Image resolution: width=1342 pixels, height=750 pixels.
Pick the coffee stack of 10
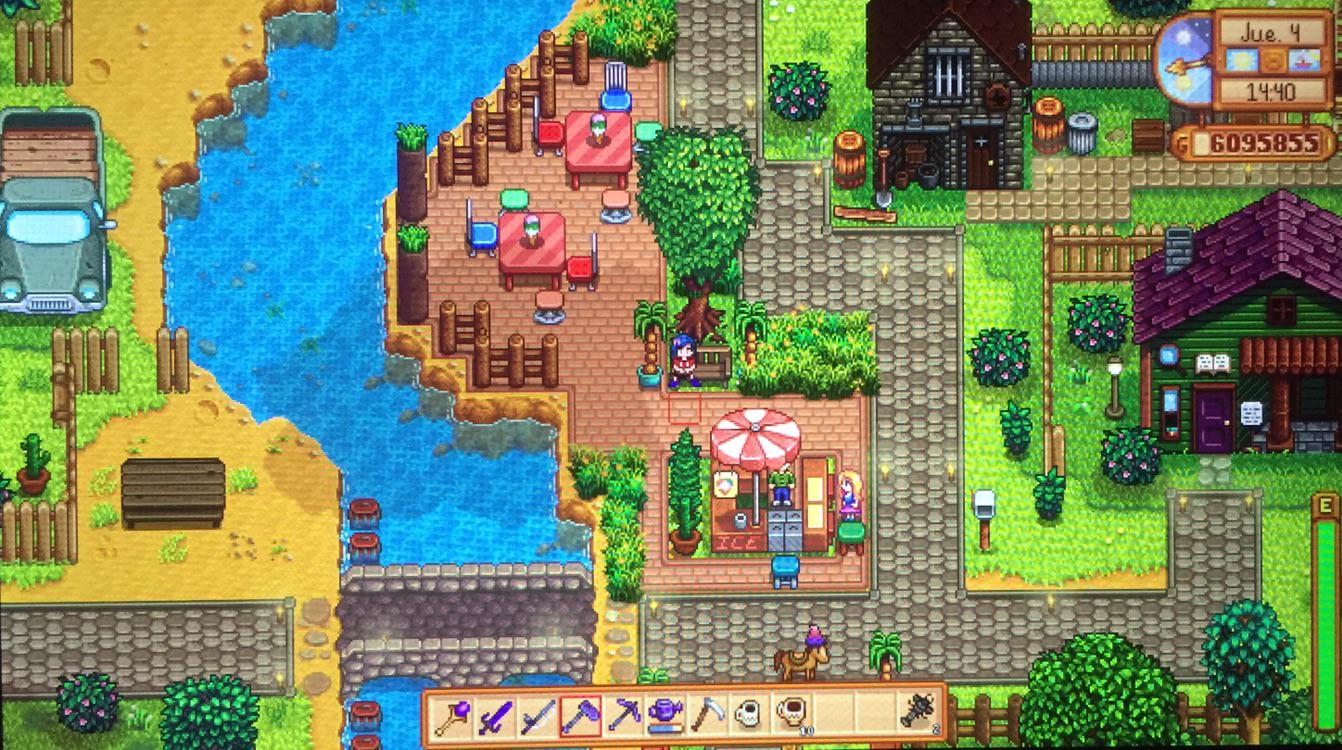click(791, 716)
